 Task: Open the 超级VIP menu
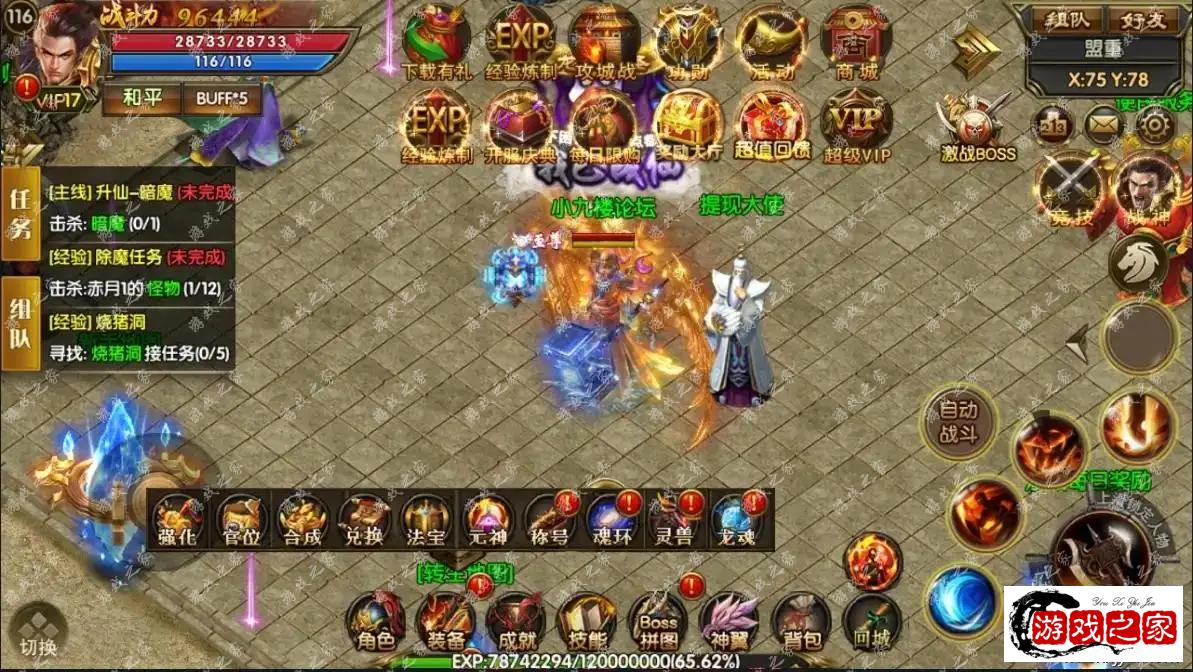click(x=856, y=125)
